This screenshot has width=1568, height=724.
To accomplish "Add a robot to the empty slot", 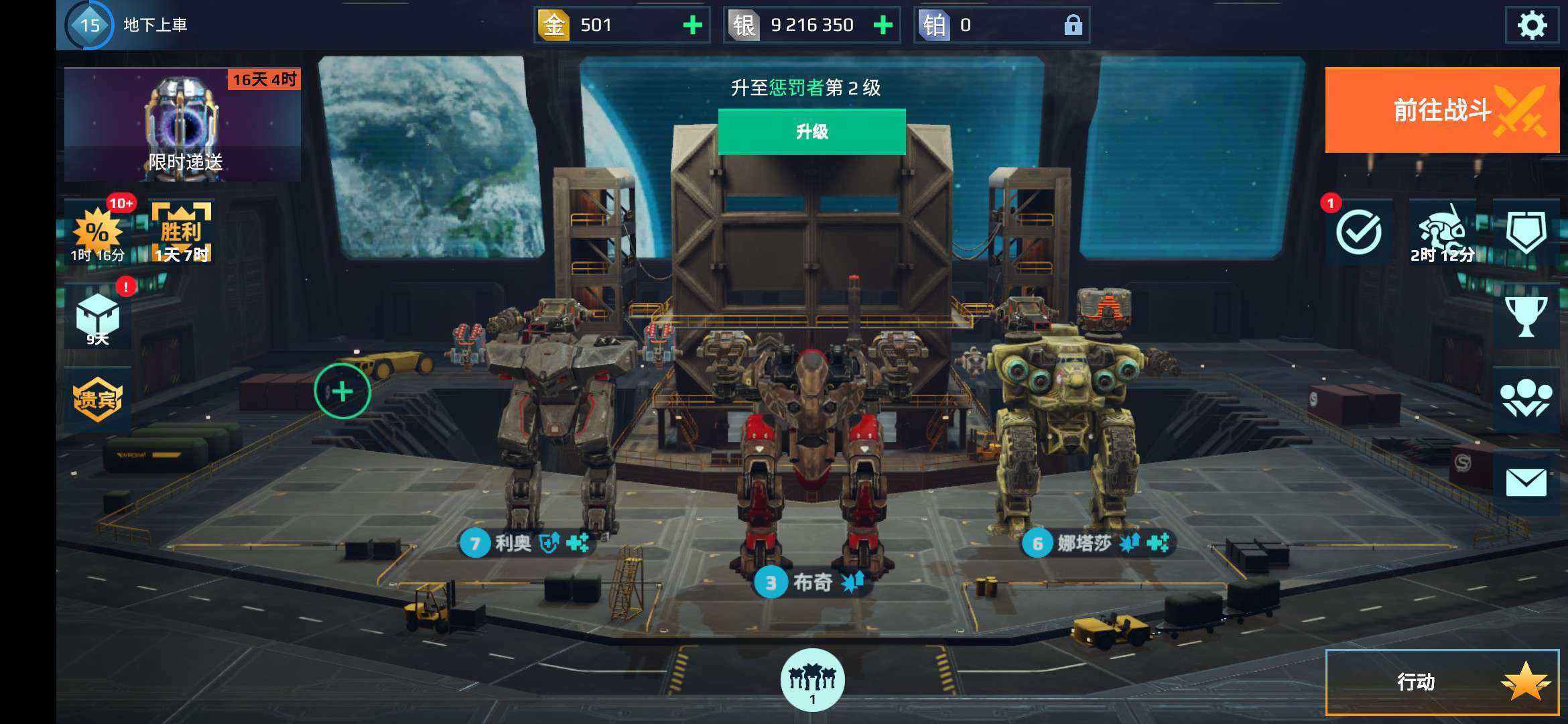I will pos(342,391).
